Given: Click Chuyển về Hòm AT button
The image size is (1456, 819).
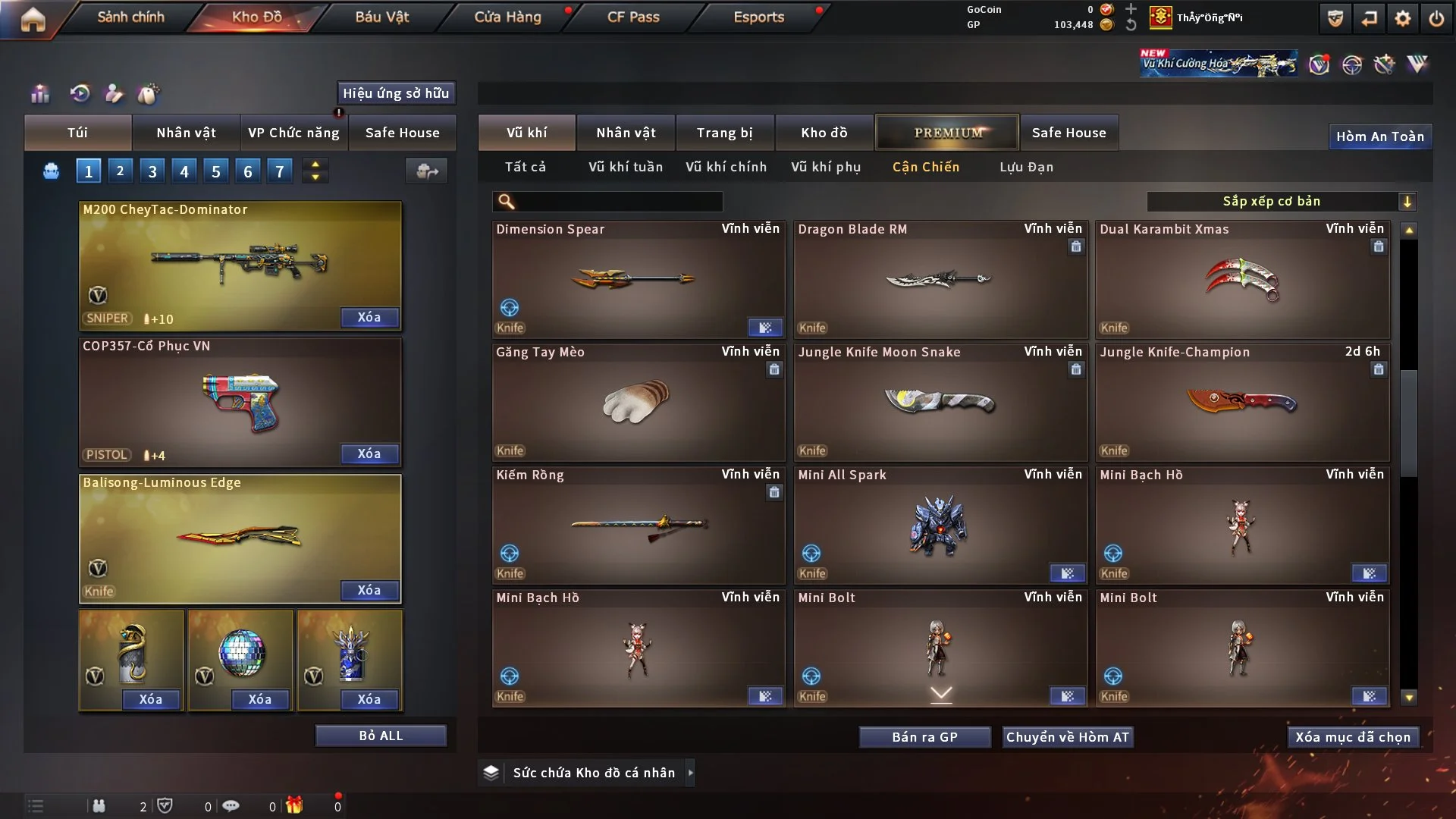Looking at the screenshot, I should (1067, 737).
